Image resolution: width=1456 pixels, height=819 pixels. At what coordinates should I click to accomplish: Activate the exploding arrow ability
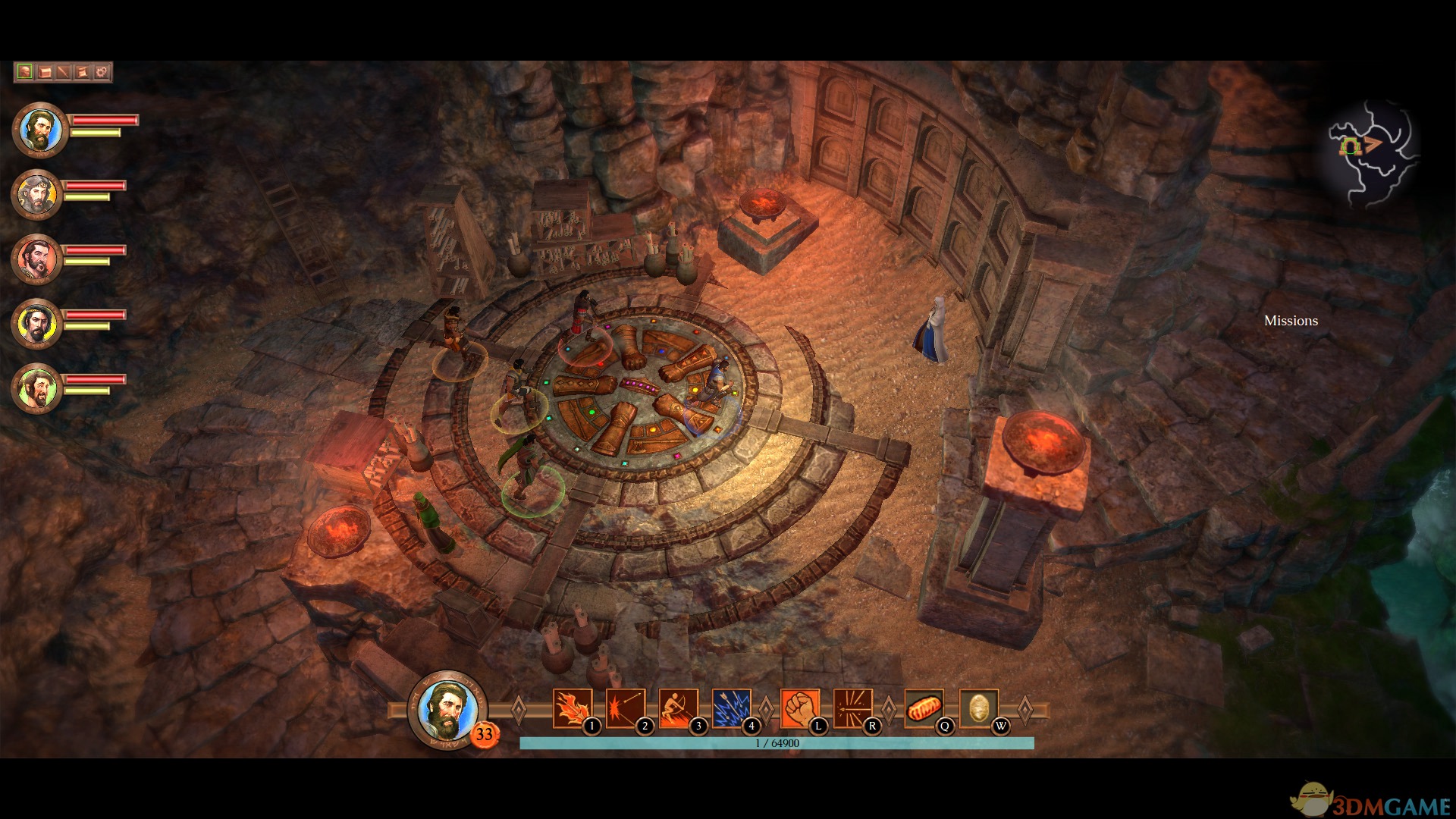point(626,709)
